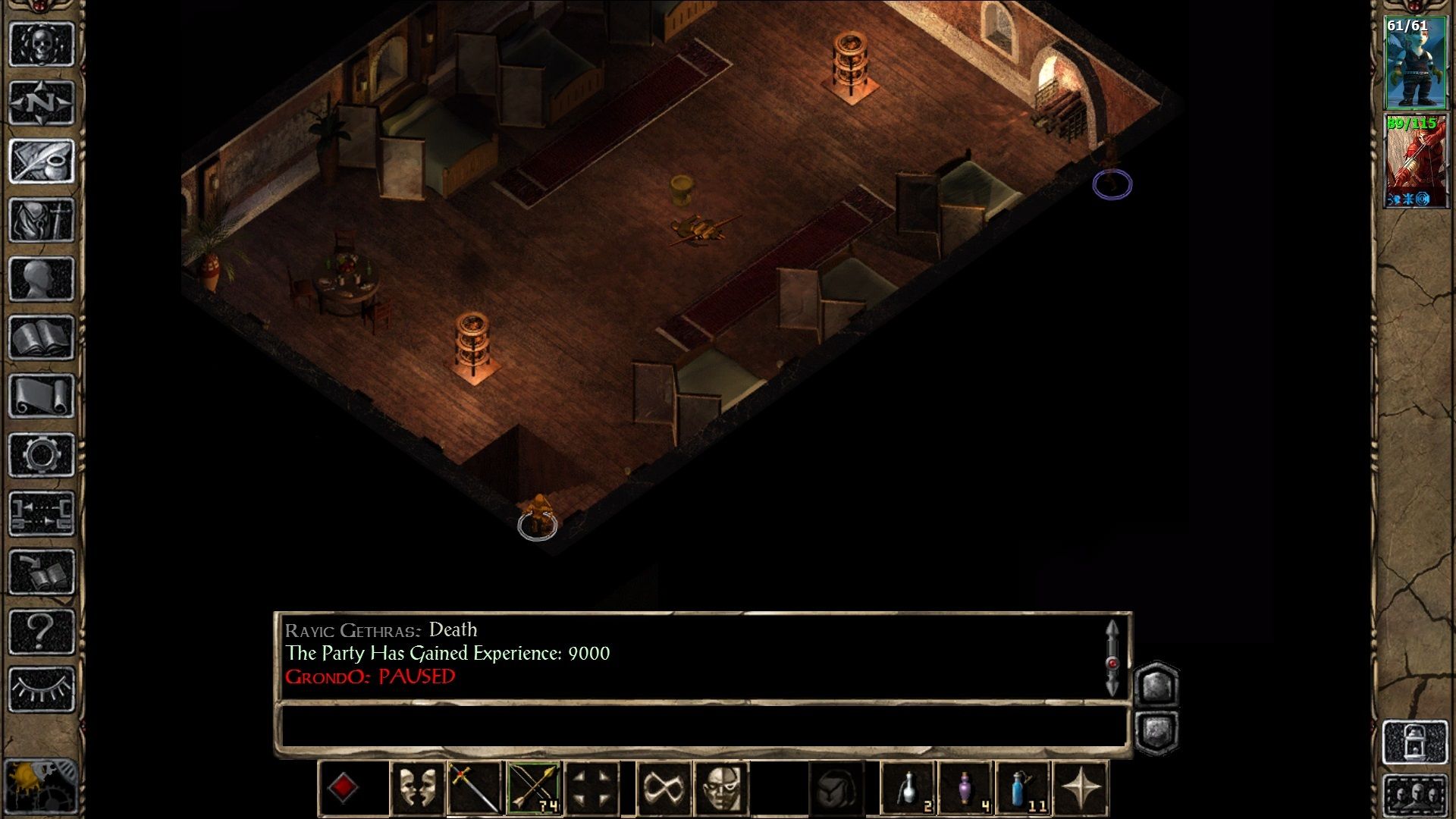Expand the message log with lower stone button
The image size is (1456, 819).
coord(1157,730)
